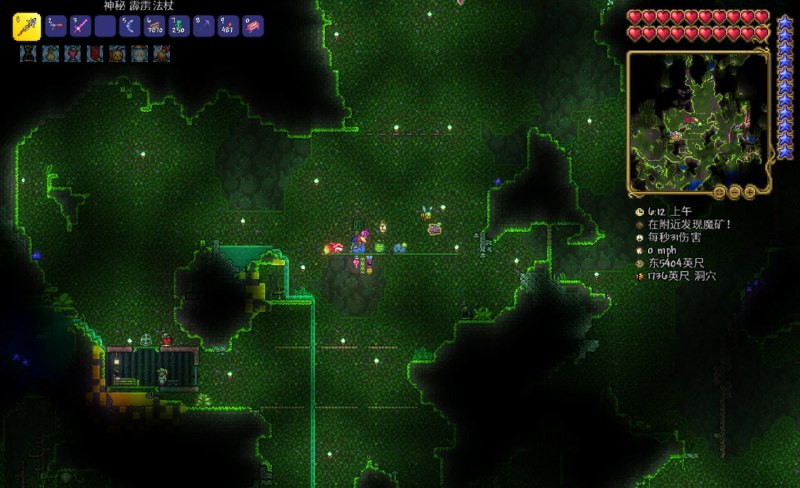Select the wood platform stack in slot 6
Viewport: 800px width, 488px height.
point(155,26)
